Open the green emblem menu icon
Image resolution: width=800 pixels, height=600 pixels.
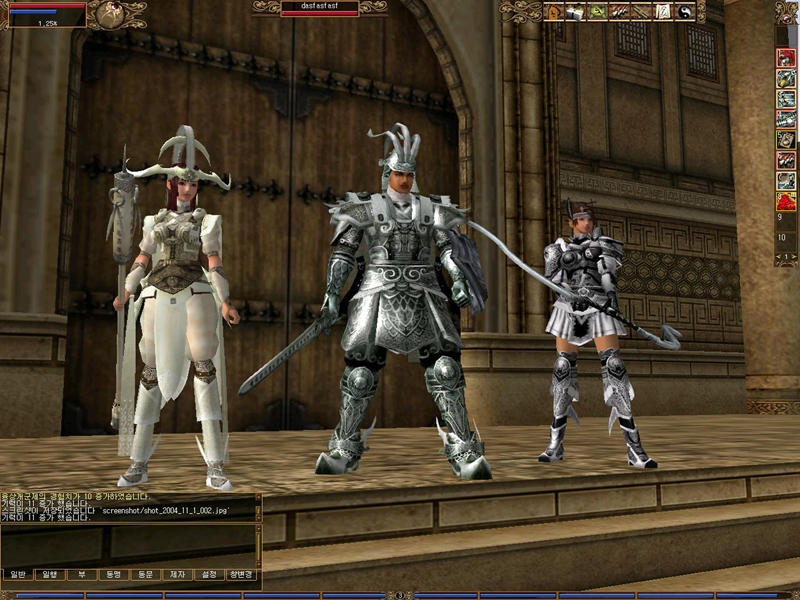coord(597,12)
